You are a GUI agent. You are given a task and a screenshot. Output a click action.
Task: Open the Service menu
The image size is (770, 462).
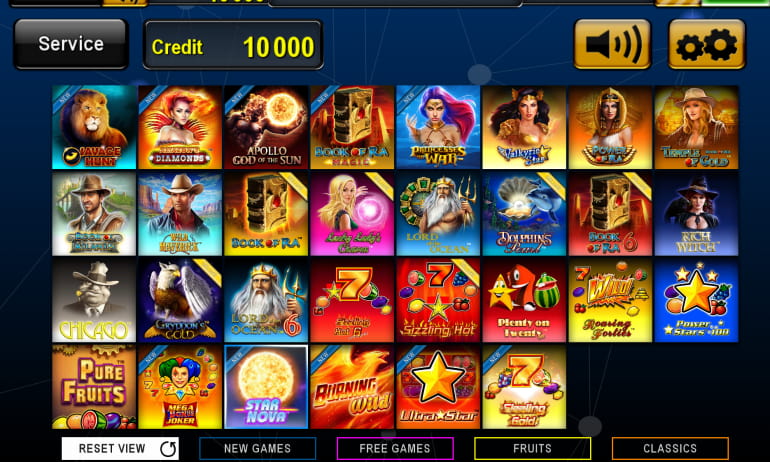70,45
